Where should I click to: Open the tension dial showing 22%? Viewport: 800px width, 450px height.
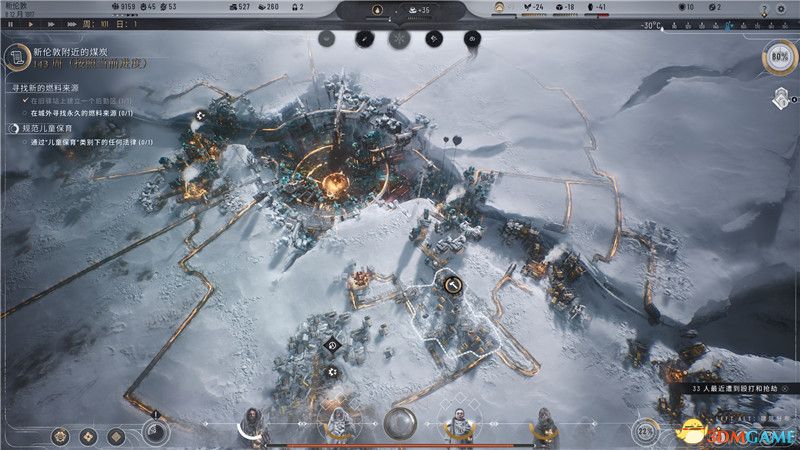[x=645, y=432]
